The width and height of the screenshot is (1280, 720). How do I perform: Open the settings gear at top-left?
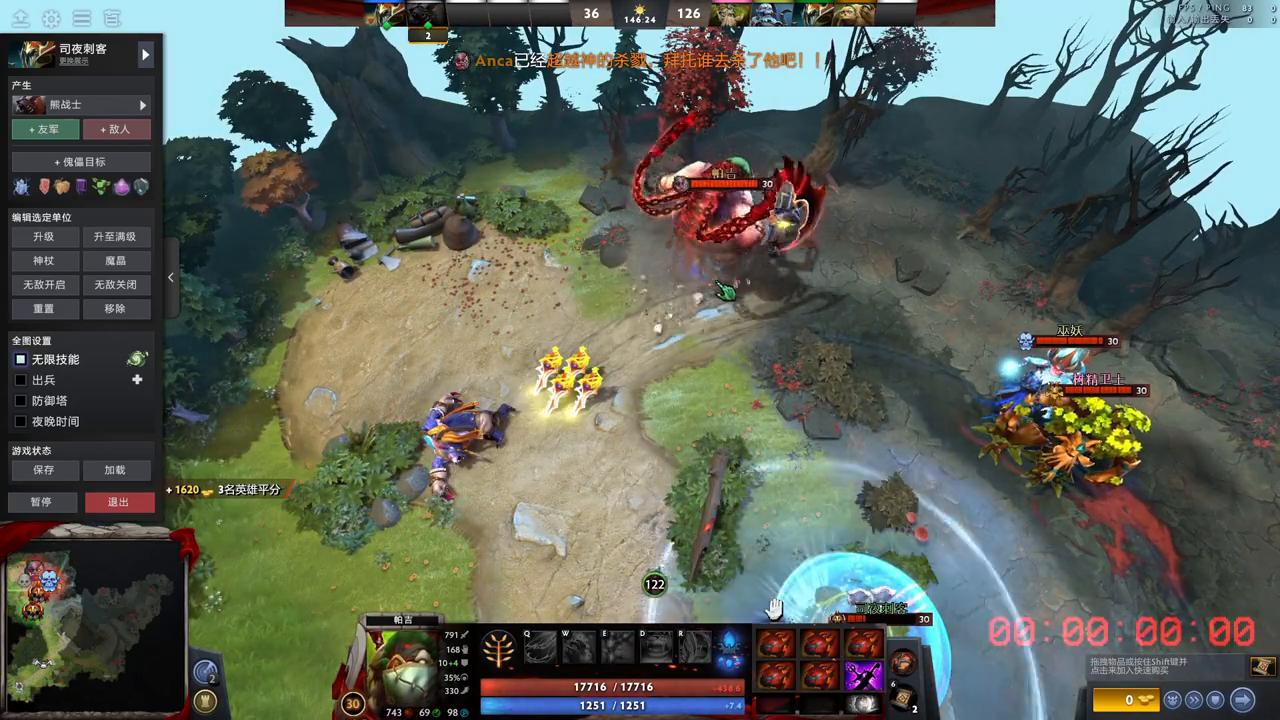tap(50, 17)
